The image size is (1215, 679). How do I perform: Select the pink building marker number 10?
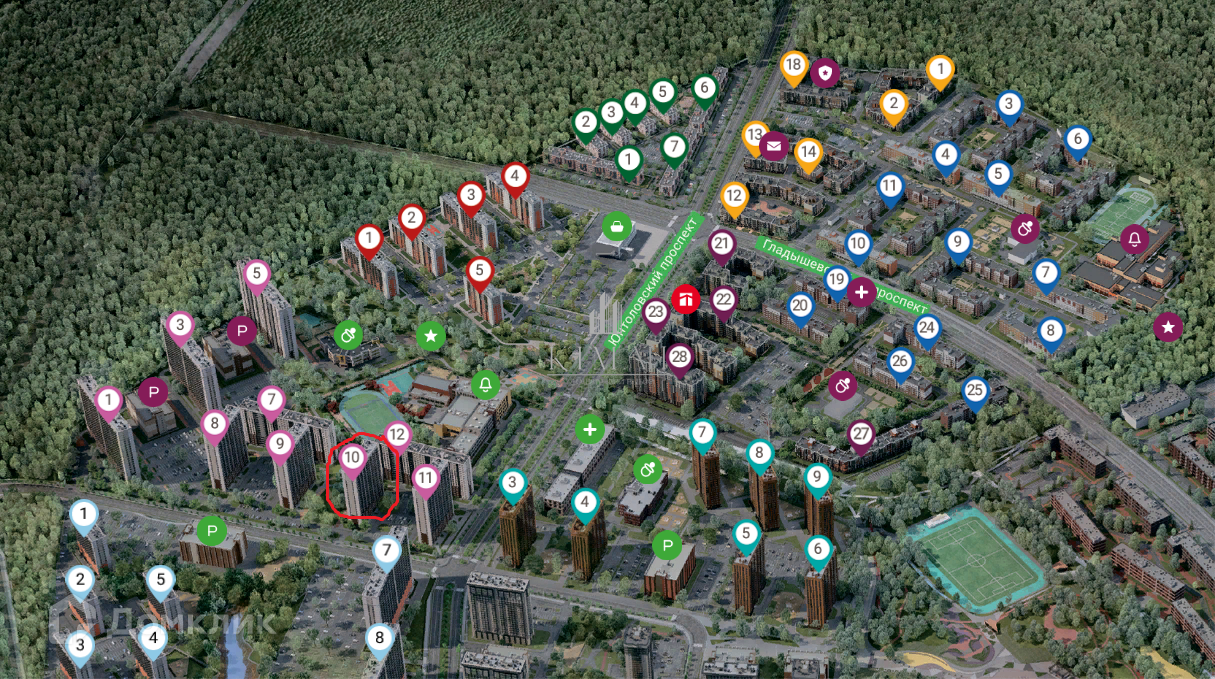[352, 459]
